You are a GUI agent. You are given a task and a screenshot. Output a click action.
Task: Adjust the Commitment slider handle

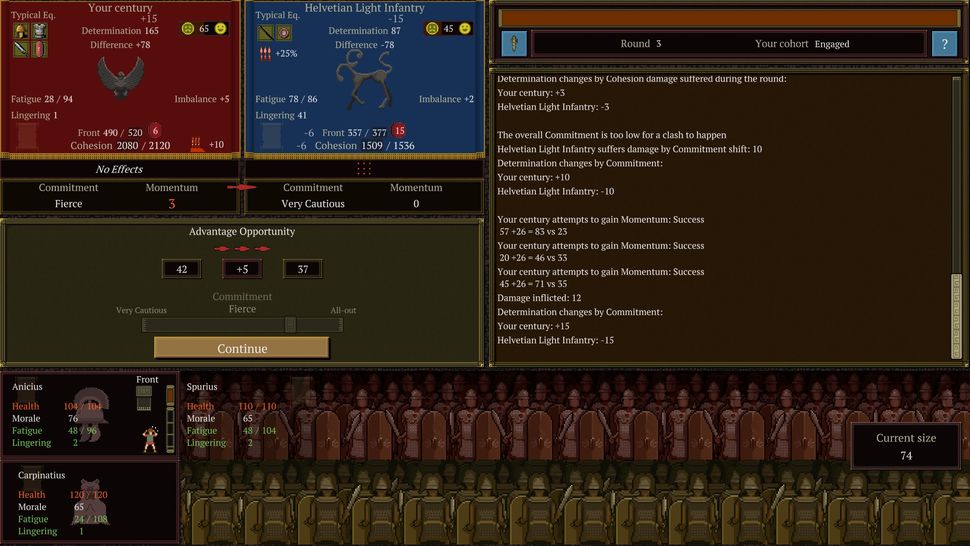[290, 324]
